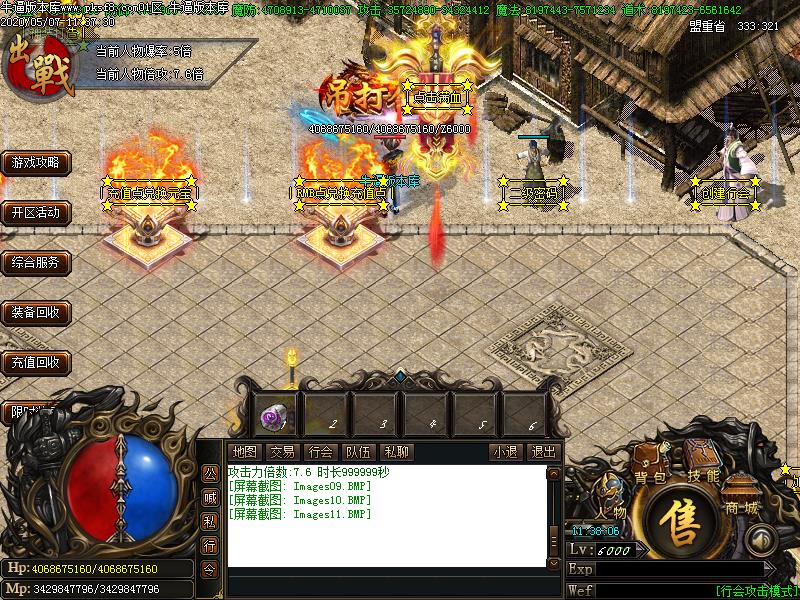The height and width of the screenshot is (600, 800).
Task: Click the 小退 return to character select button
Action: coord(505,452)
